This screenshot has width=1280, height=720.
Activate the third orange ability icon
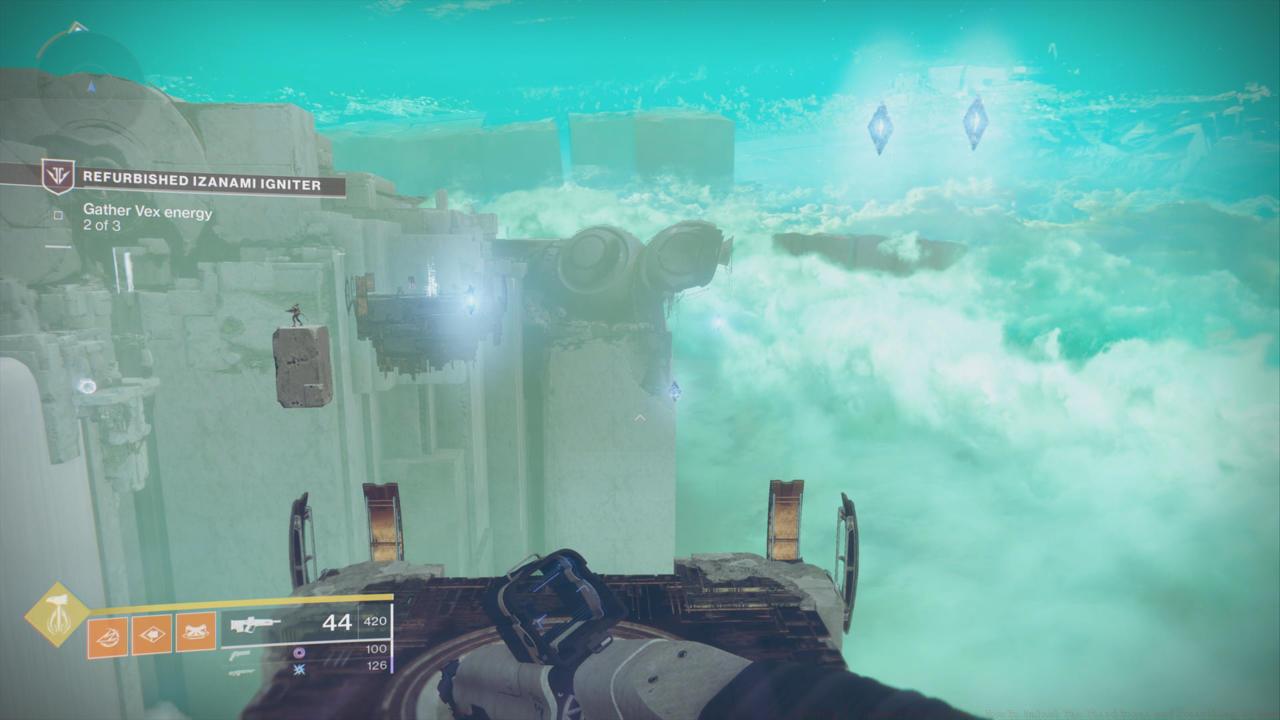pyautogui.click(x=196, y=633)
